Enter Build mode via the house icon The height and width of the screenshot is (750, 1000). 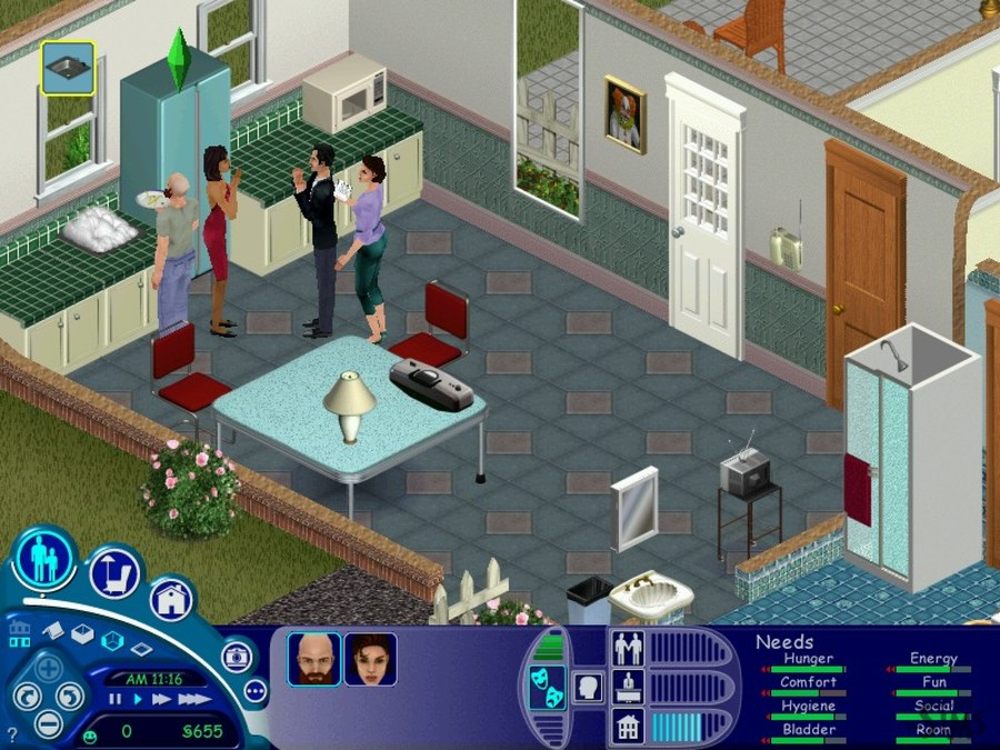[171, 600]
